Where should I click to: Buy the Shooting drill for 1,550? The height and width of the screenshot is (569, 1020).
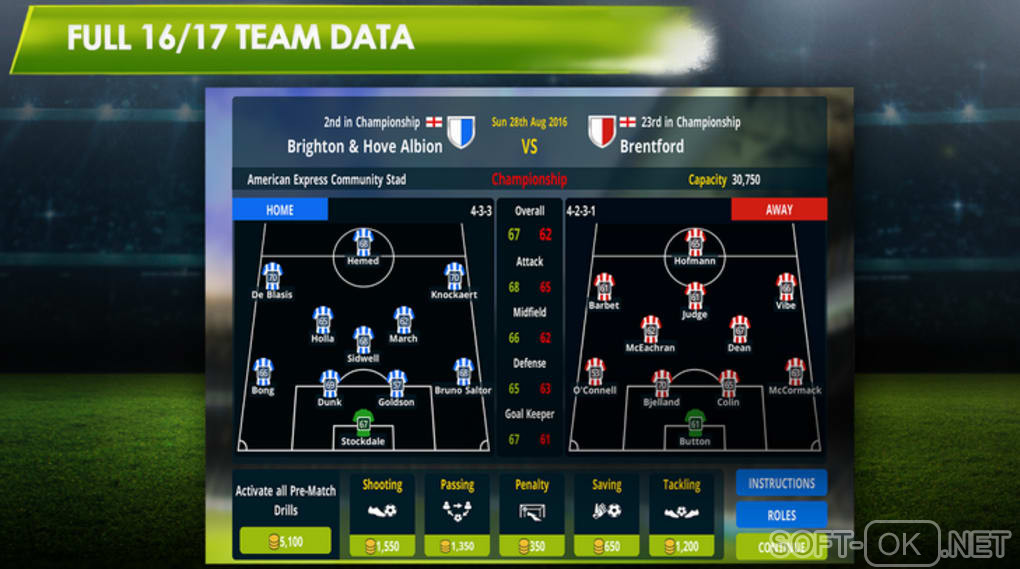pos(382,546)
